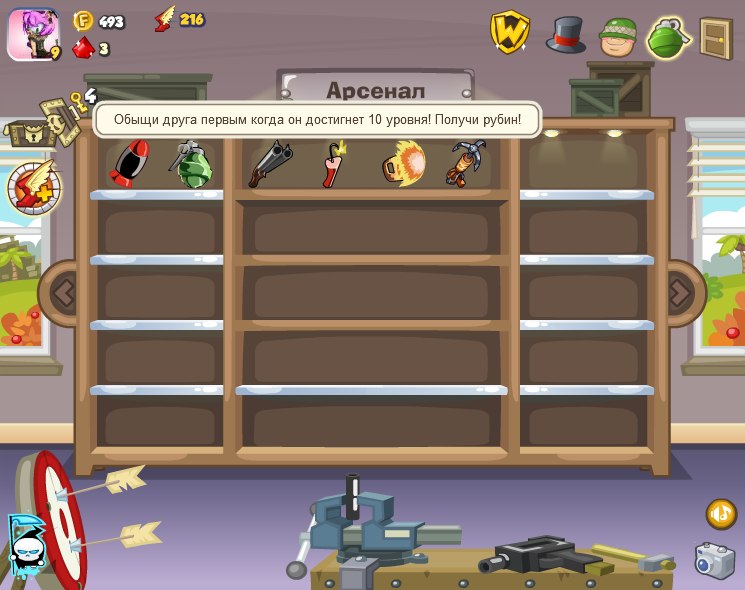
Task: Take a screenshot with the camera icon
Action: click(x=714, y=561)
